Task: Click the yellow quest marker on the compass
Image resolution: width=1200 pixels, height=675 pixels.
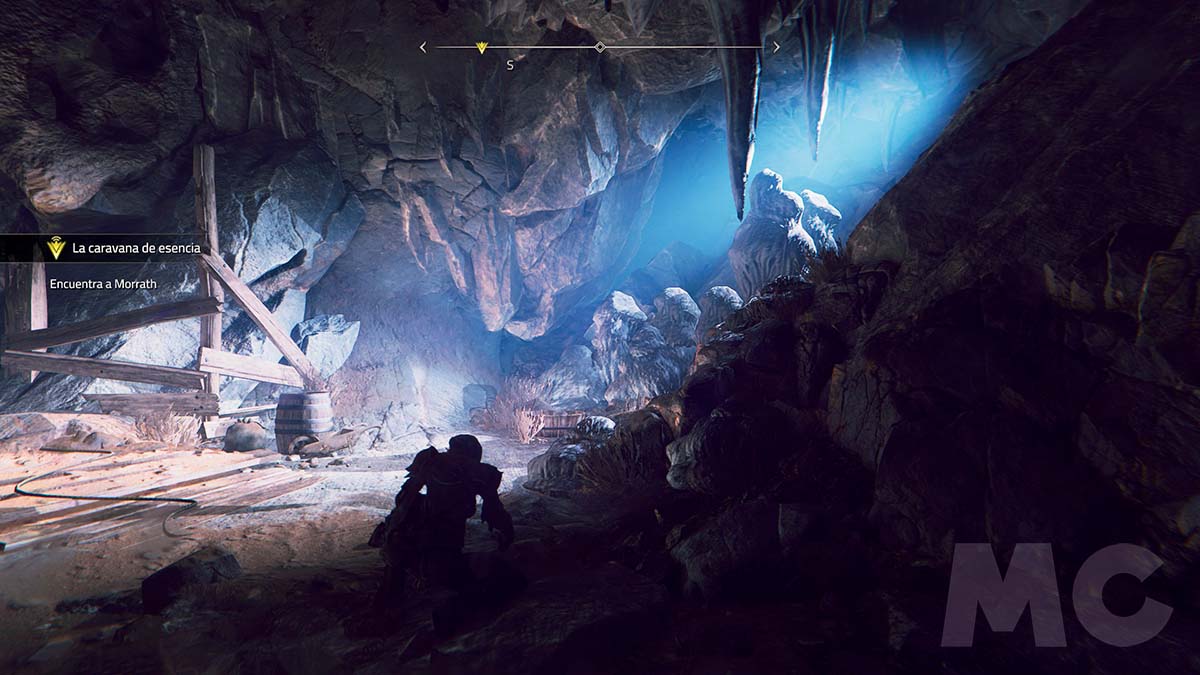Action: click(x=481, y=47)
